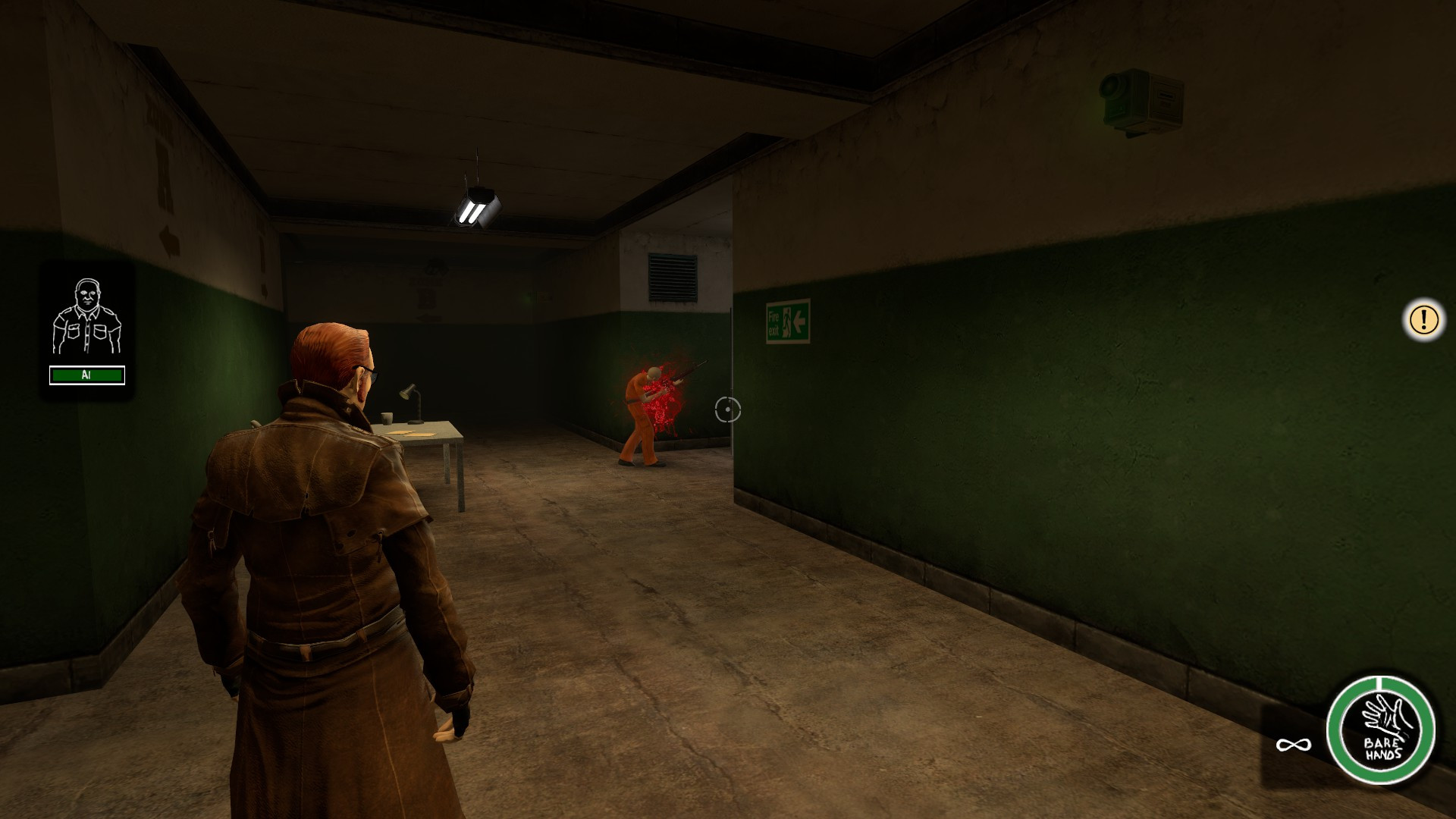
Task: Click the crosshair reticle
Action: [729, 410]
